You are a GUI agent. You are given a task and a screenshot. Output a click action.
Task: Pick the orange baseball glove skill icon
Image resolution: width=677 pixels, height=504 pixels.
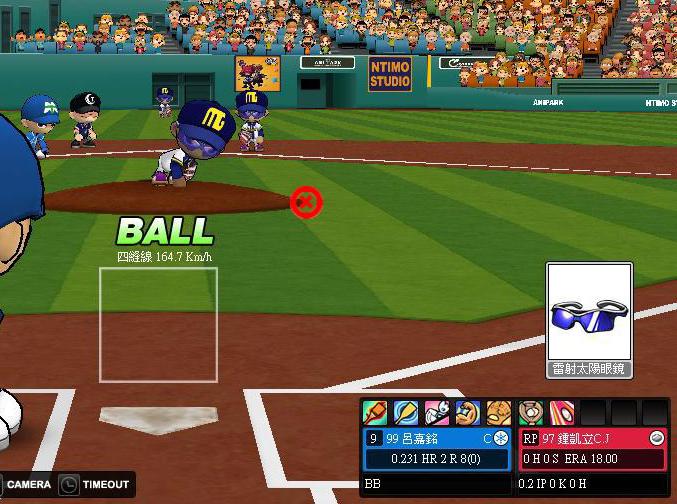pyautogui.click(x=498, y=412)
